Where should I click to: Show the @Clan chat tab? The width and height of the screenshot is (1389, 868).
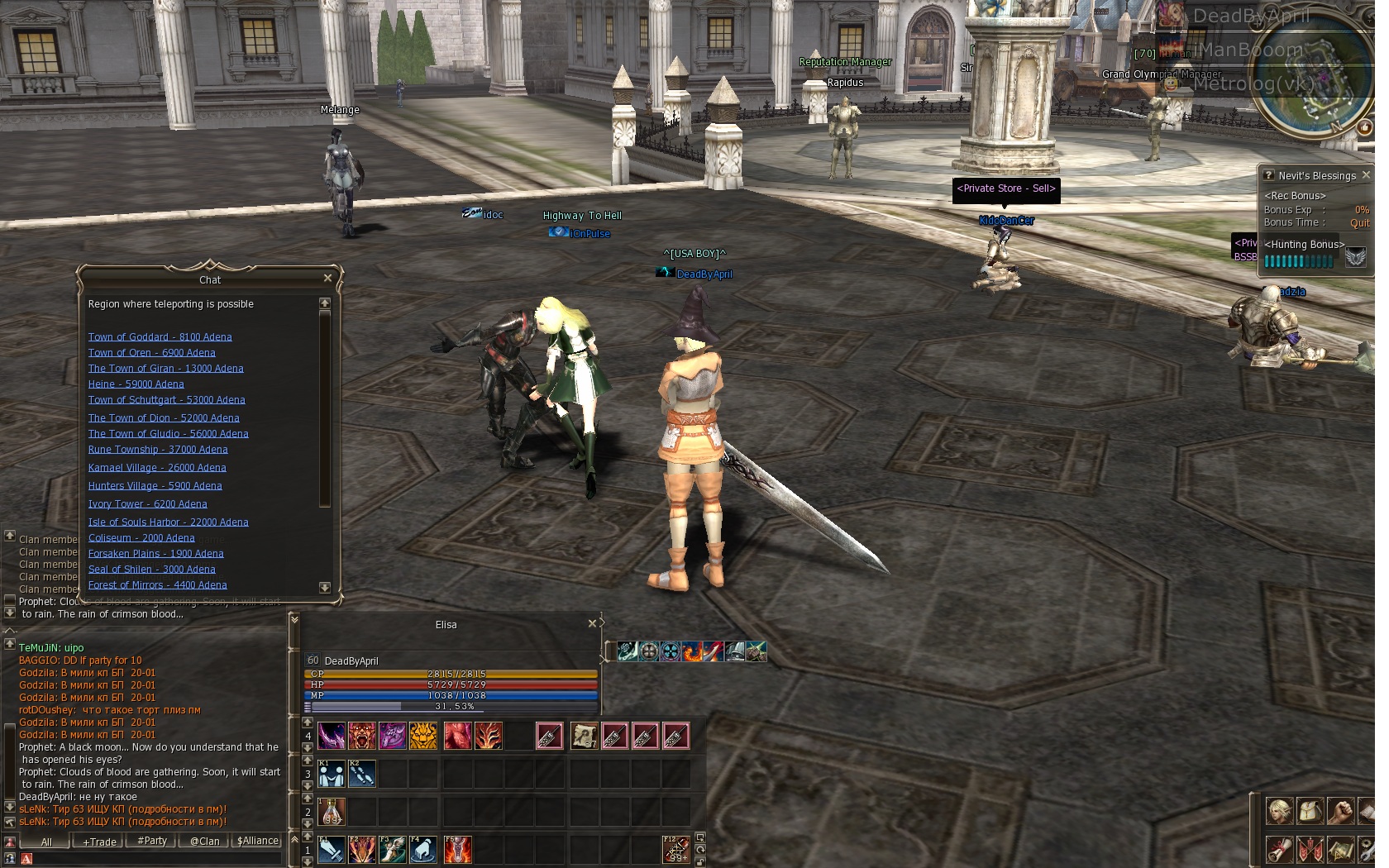(x=205, y=842)
